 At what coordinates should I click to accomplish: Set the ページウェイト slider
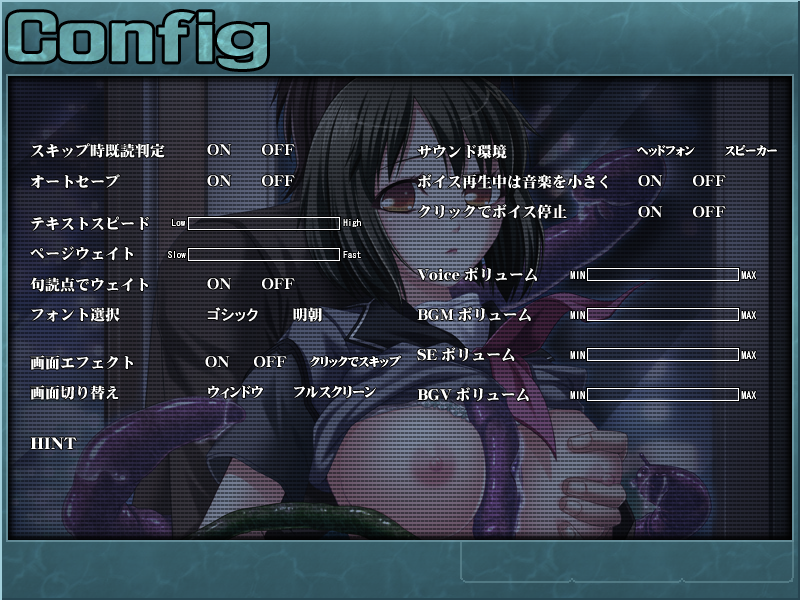pos(264,254)
